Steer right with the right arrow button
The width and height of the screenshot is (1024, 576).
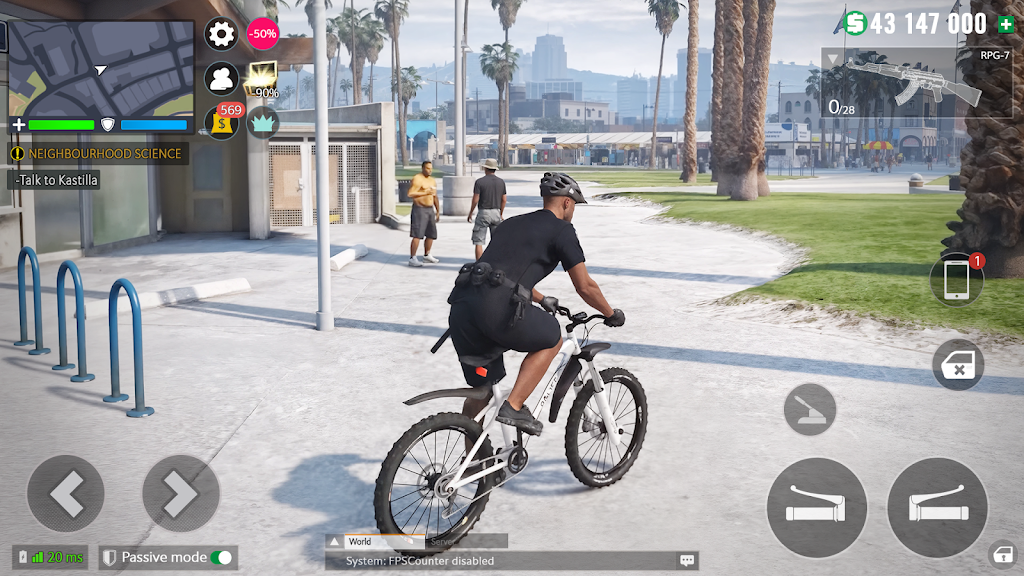[181, 493]
